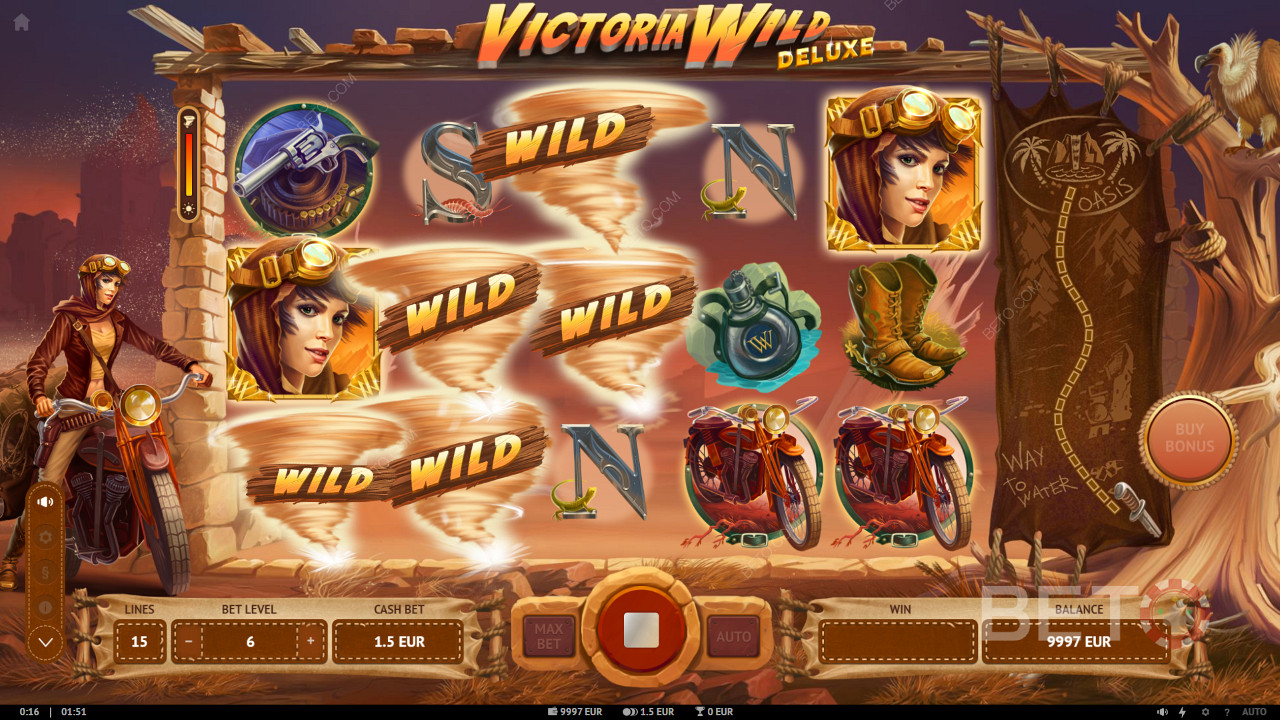Increase the bet level with the plus control
The image size is (1280, 720).
(x=312, y=641)
